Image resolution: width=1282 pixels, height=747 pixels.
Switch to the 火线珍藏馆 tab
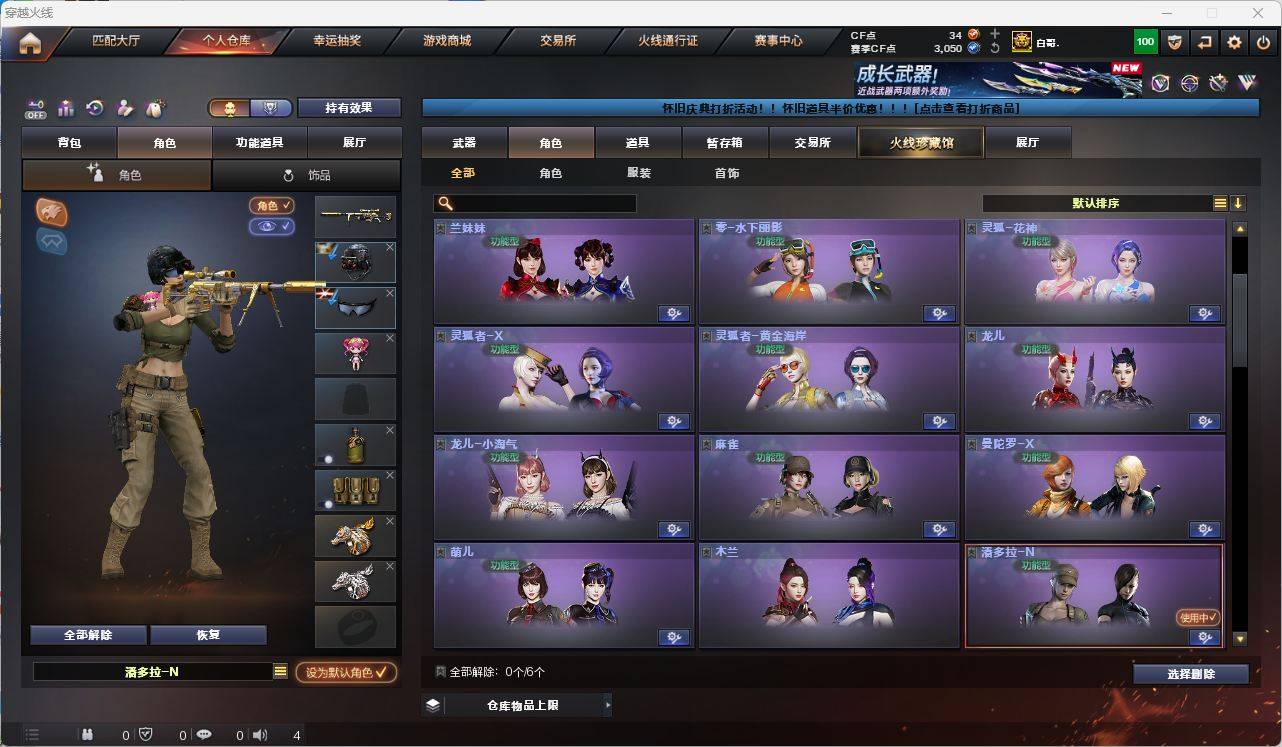coord(919,142)
